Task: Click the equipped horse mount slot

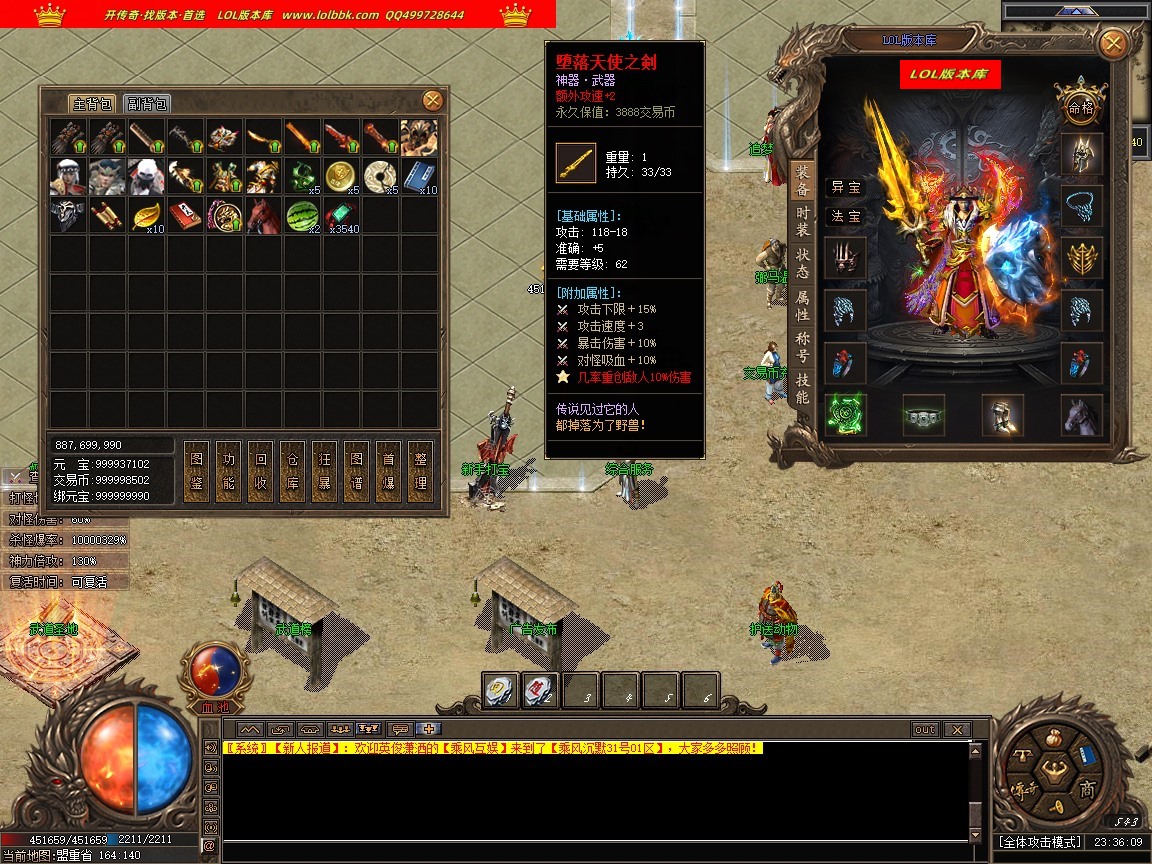Action: click(1082, 415)
